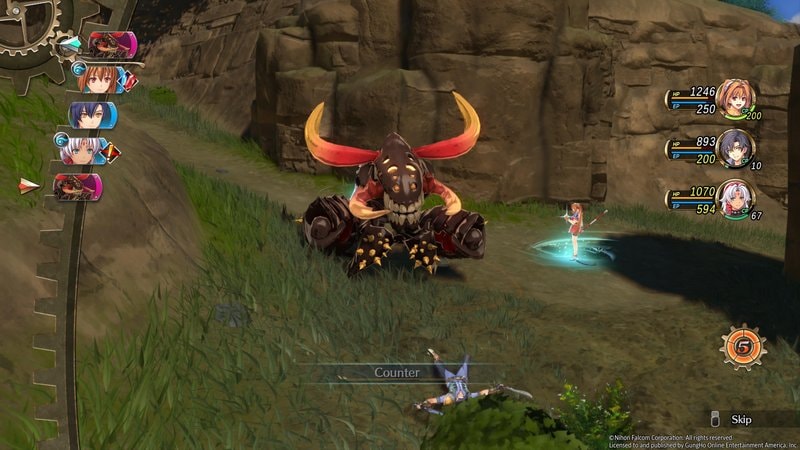Skip the current battle animation
Screen dimensions: 800x450
740,420
